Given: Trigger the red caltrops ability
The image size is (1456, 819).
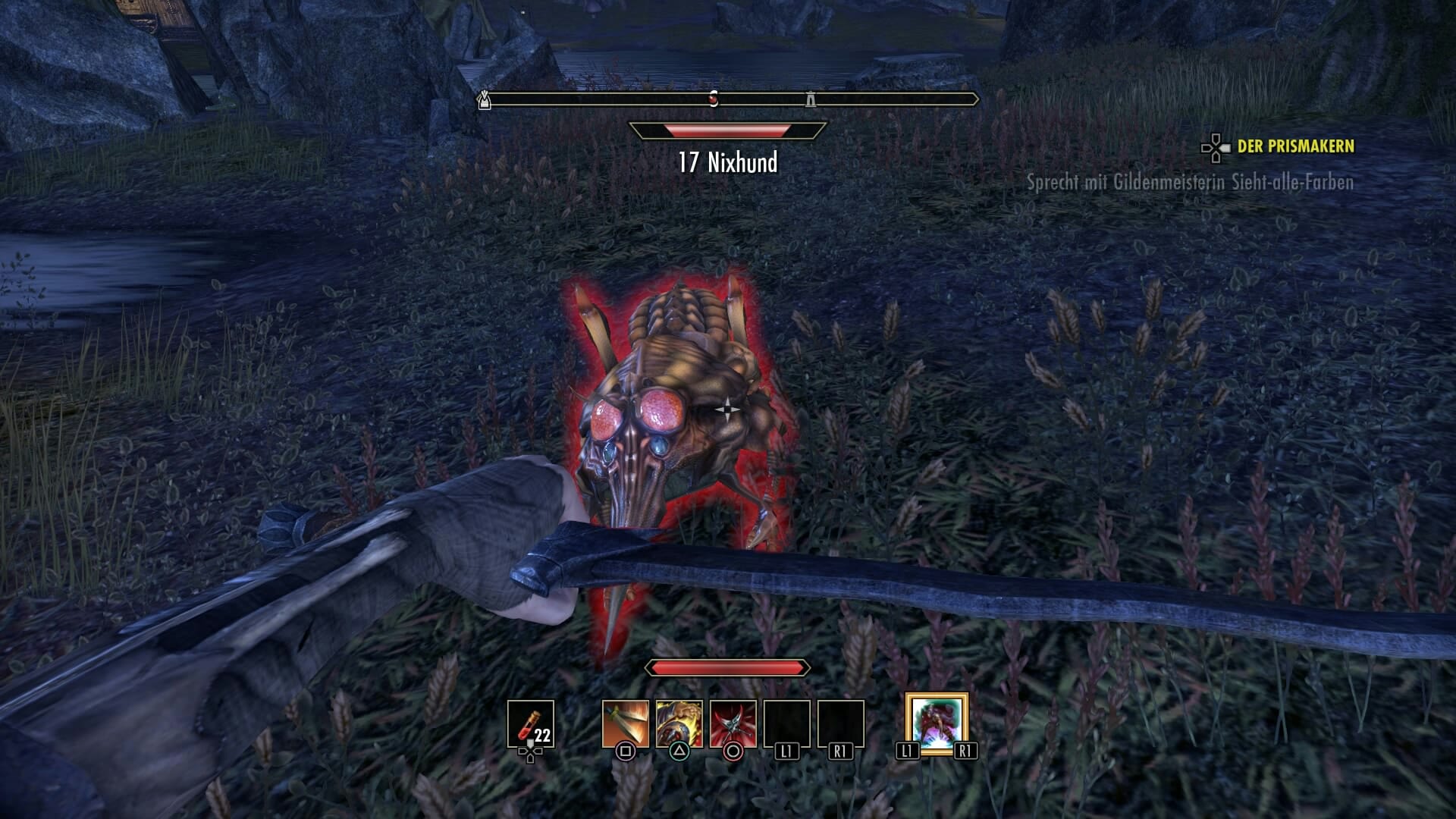Looking at the screenshot, I should [733, 723].
